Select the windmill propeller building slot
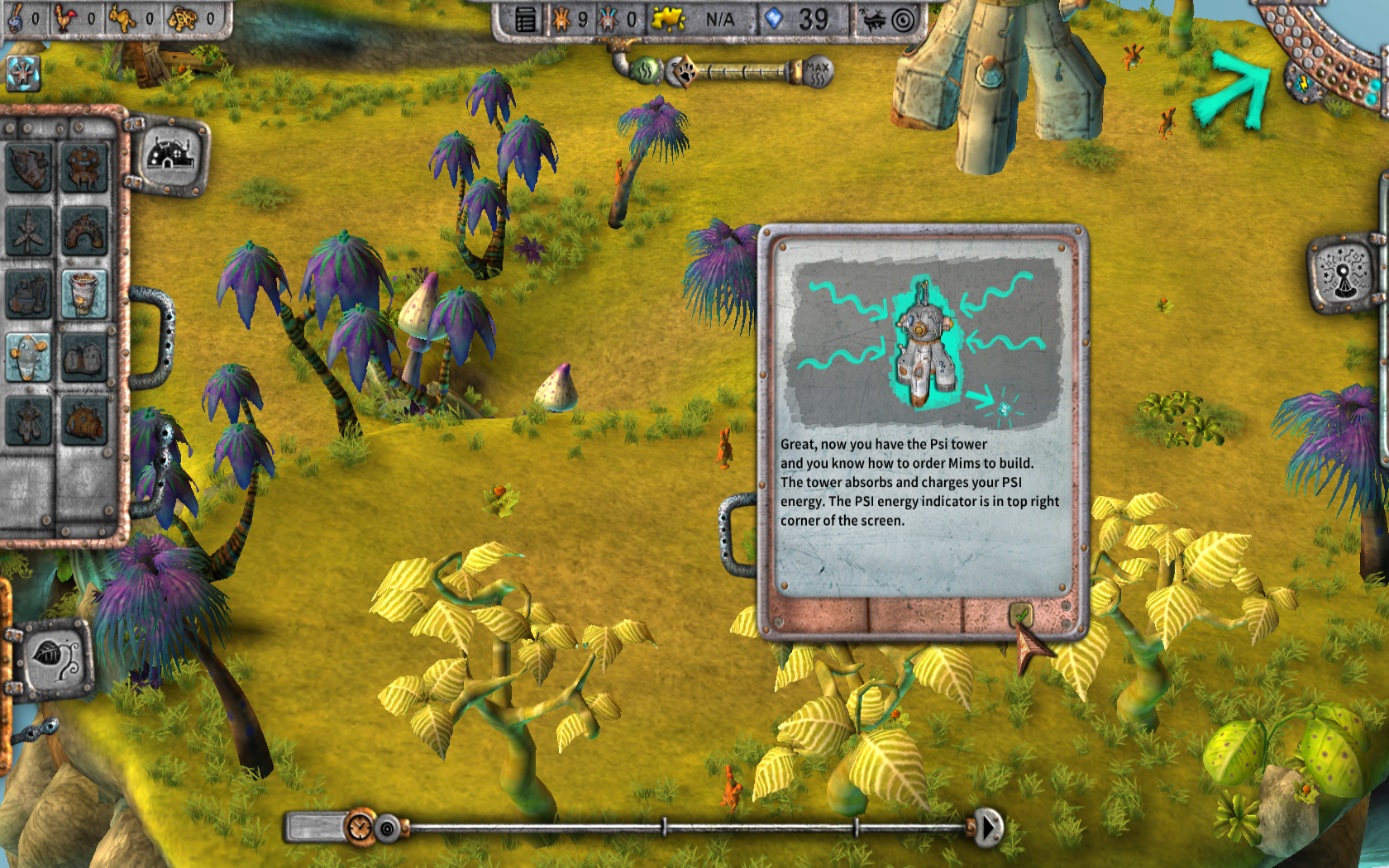Viewport: 1389px width, 868px height. [28, 231]
